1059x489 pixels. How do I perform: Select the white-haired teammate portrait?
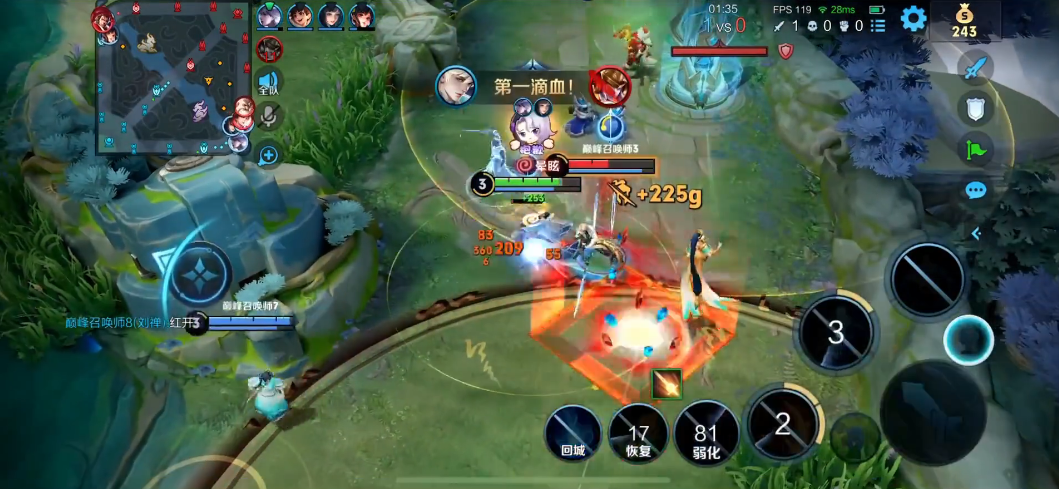(x=269, y=16)
